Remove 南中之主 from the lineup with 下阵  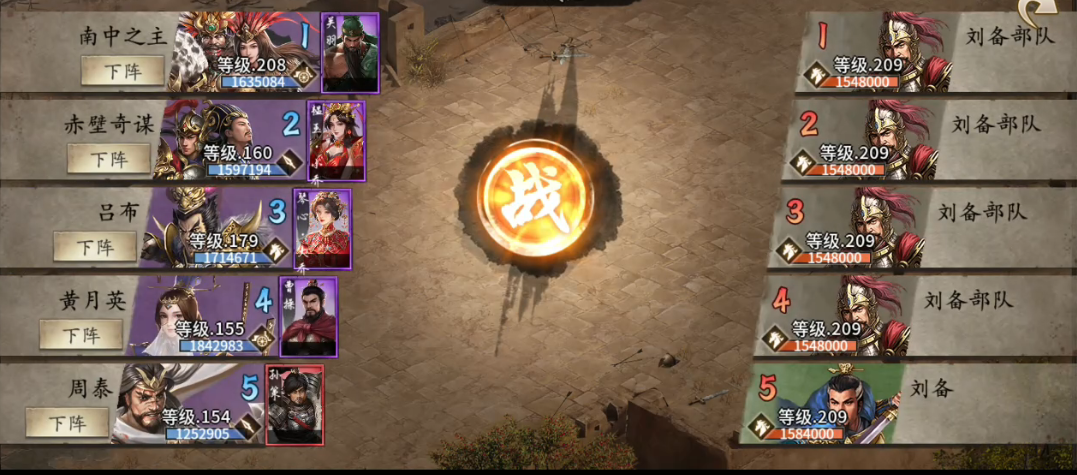[120, 70]
